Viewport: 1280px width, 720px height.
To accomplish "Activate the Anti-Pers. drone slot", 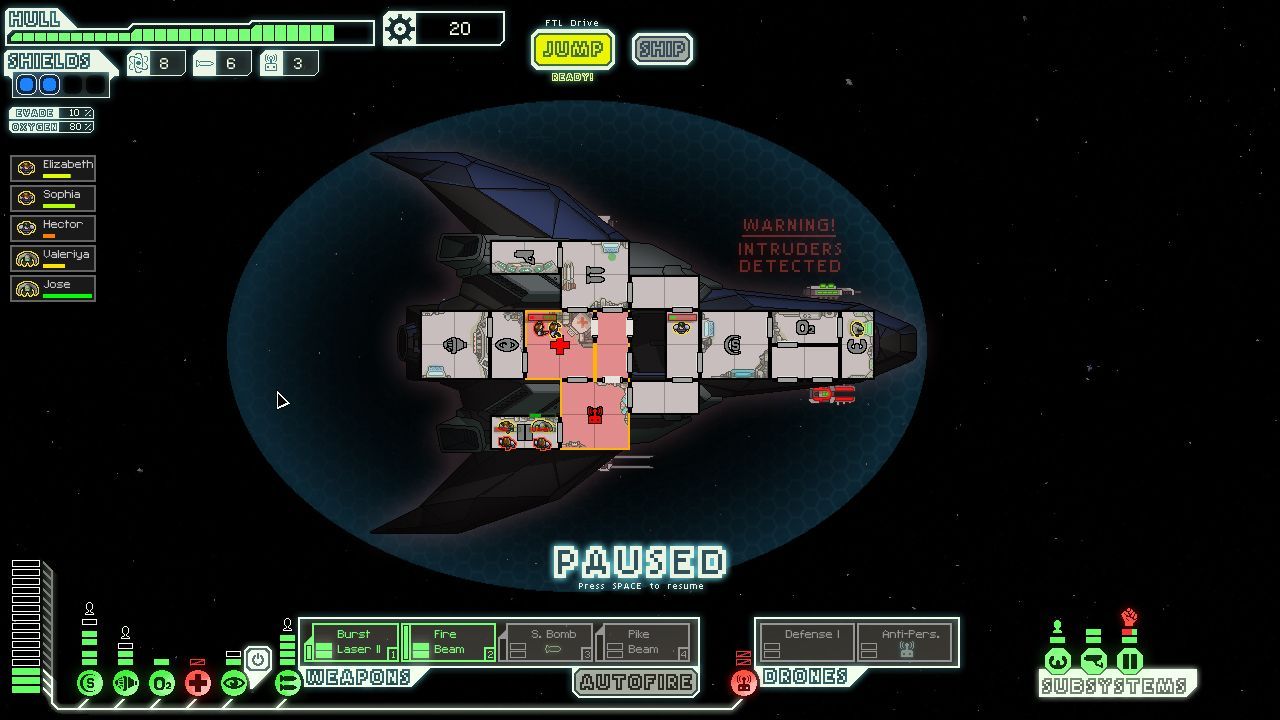I will (906, 642).
